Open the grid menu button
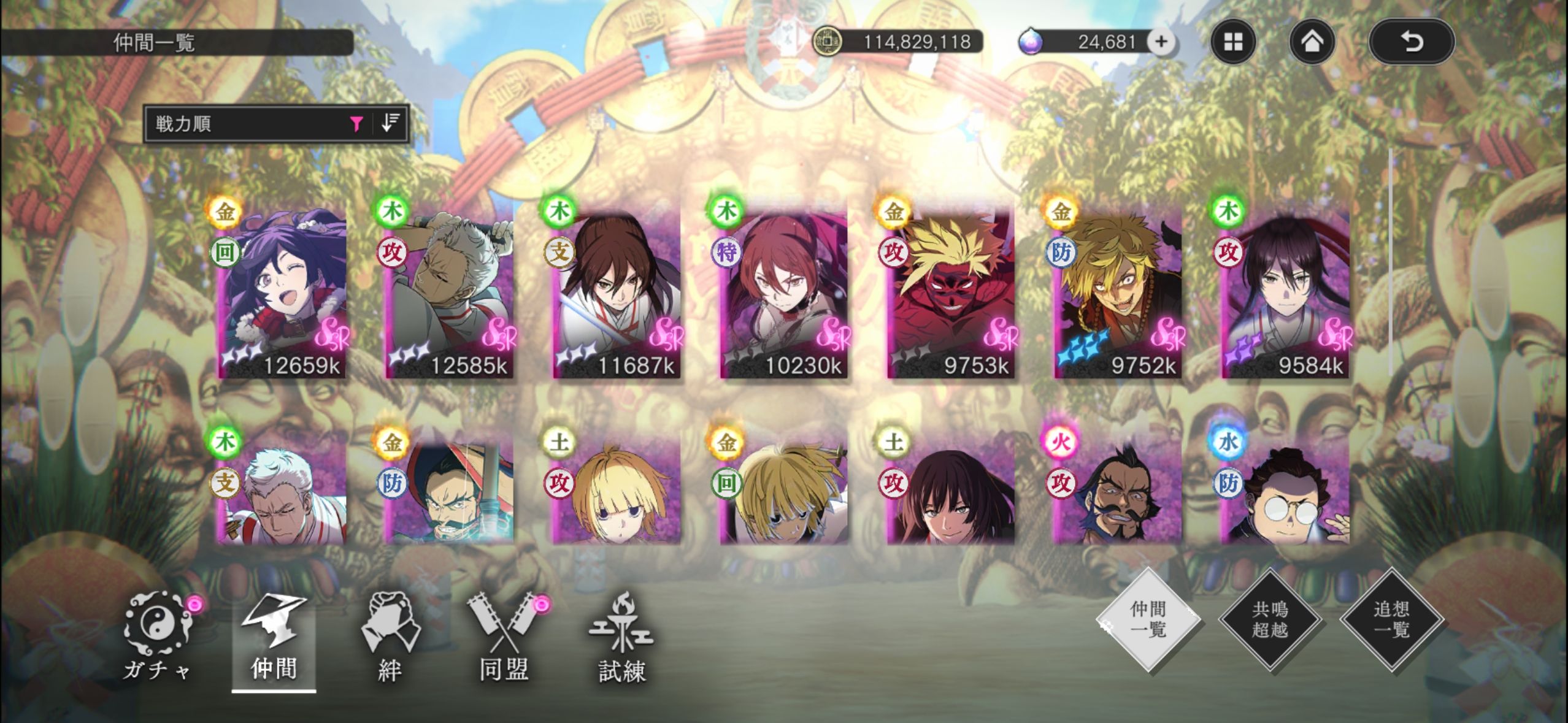 pyautogui.click(x=1233, y=42)
